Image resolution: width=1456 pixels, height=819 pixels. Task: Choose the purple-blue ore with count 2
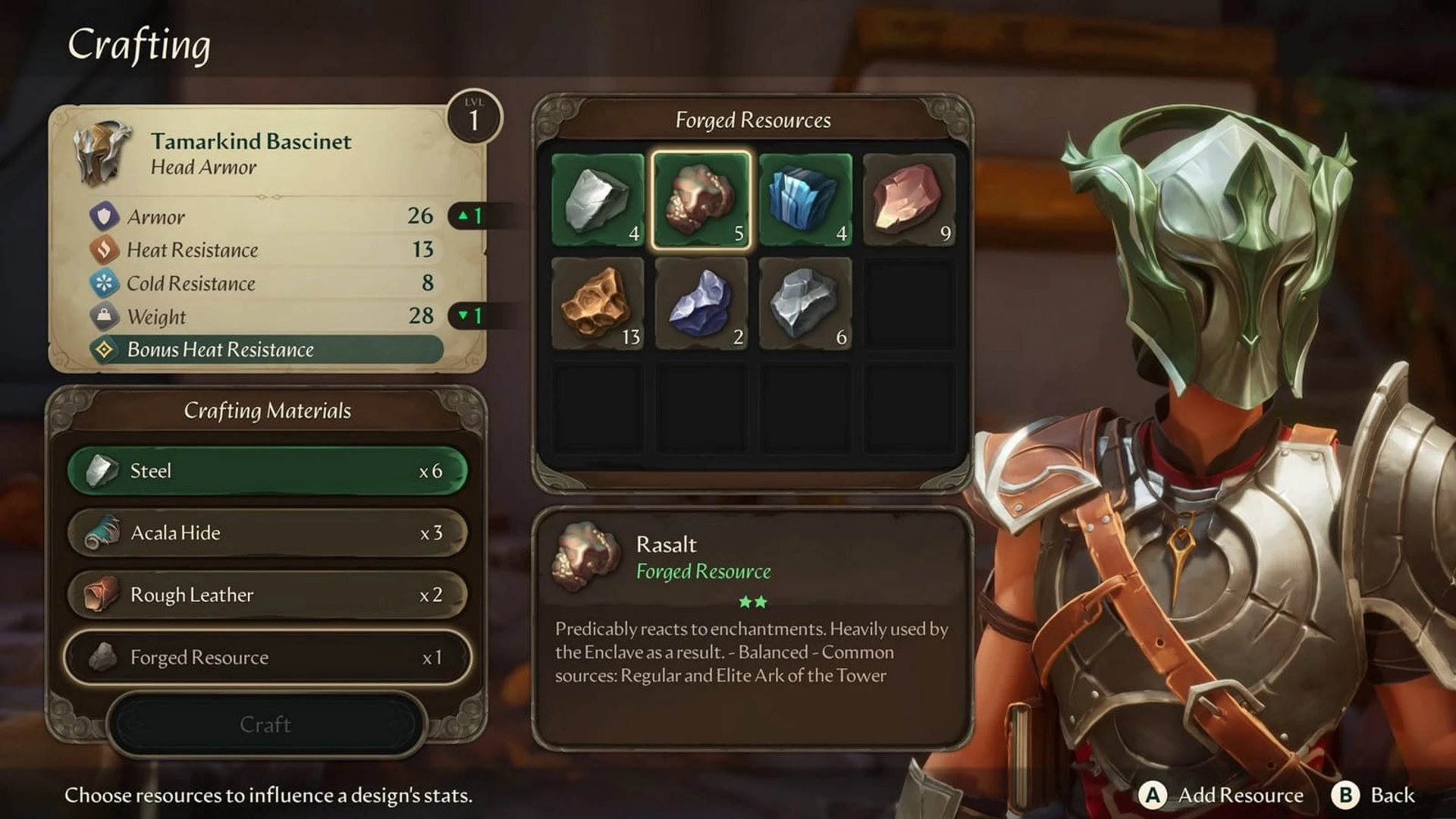[701, 304]
